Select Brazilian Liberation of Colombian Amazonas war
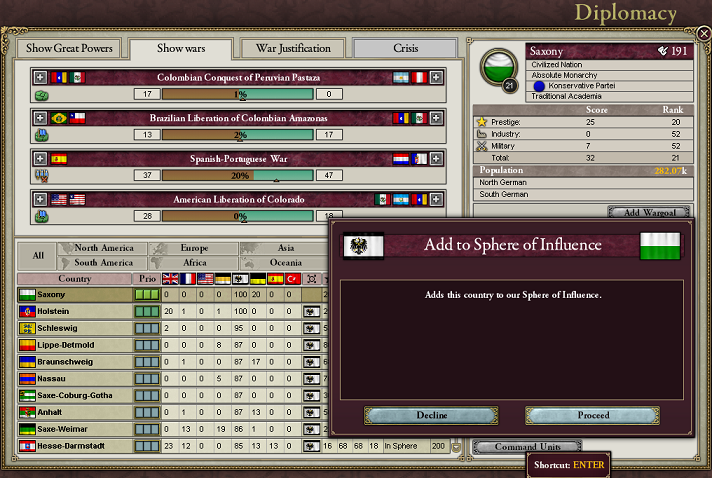712x478 pixels. [x=232, y=118]
